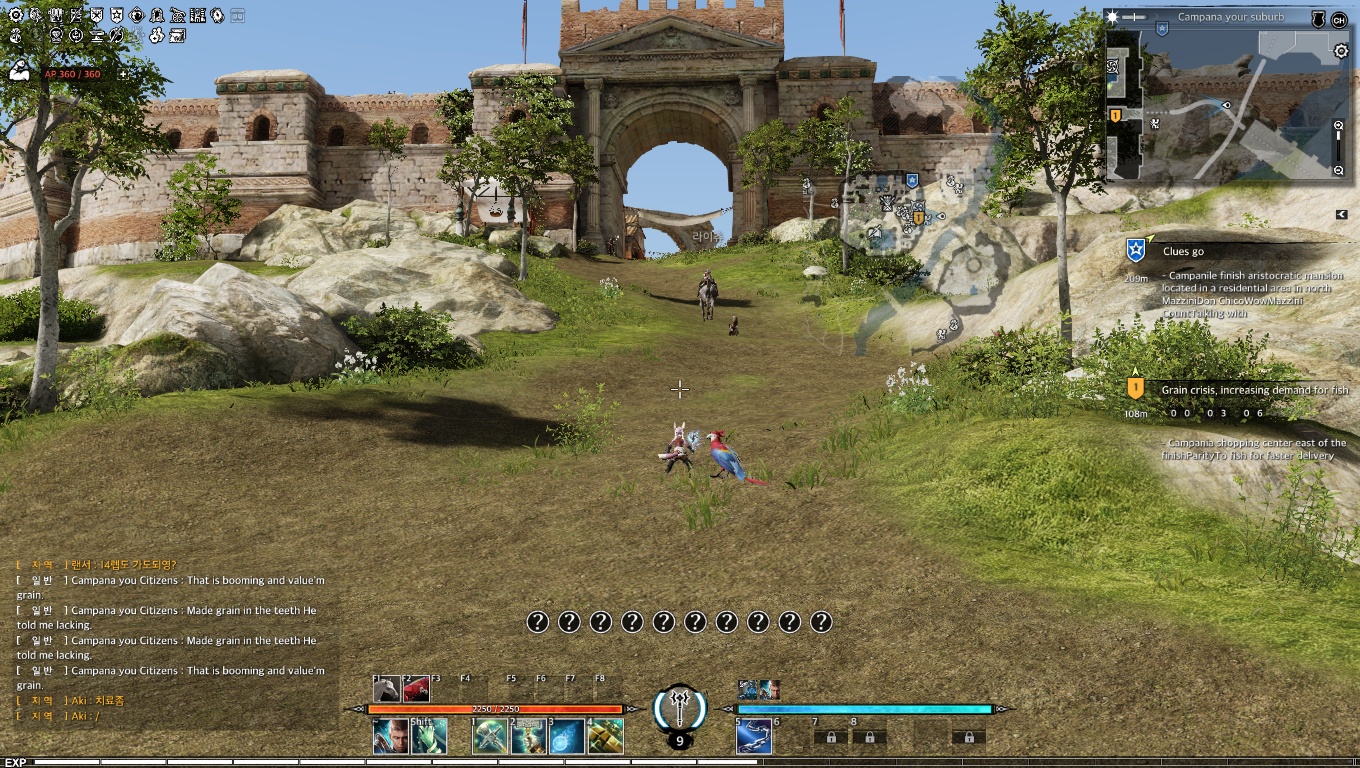Open the minimap gear settings

[x=1340, y=51]
